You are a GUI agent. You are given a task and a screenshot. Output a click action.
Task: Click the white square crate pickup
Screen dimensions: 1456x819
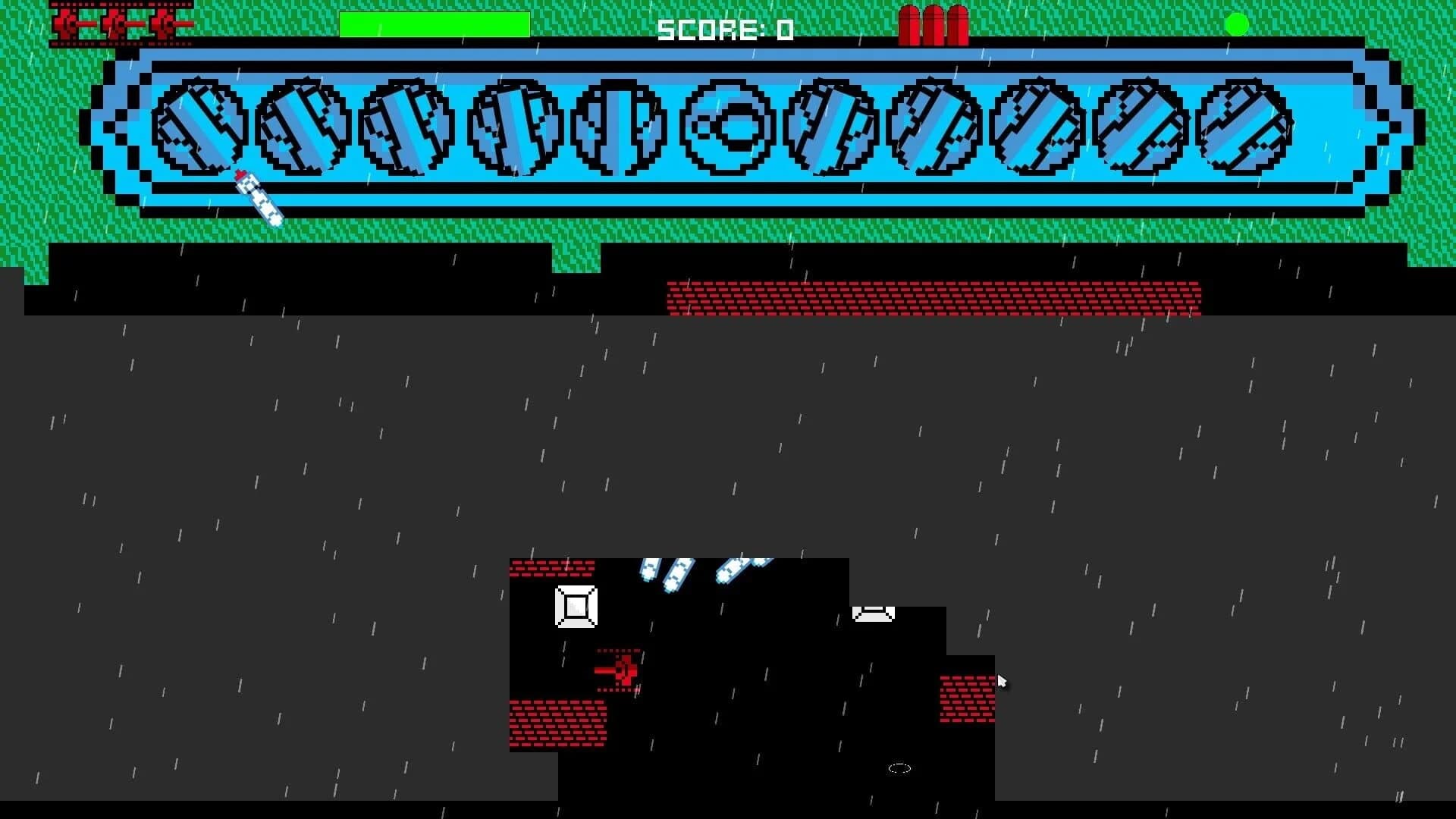(x=576, y=606)
